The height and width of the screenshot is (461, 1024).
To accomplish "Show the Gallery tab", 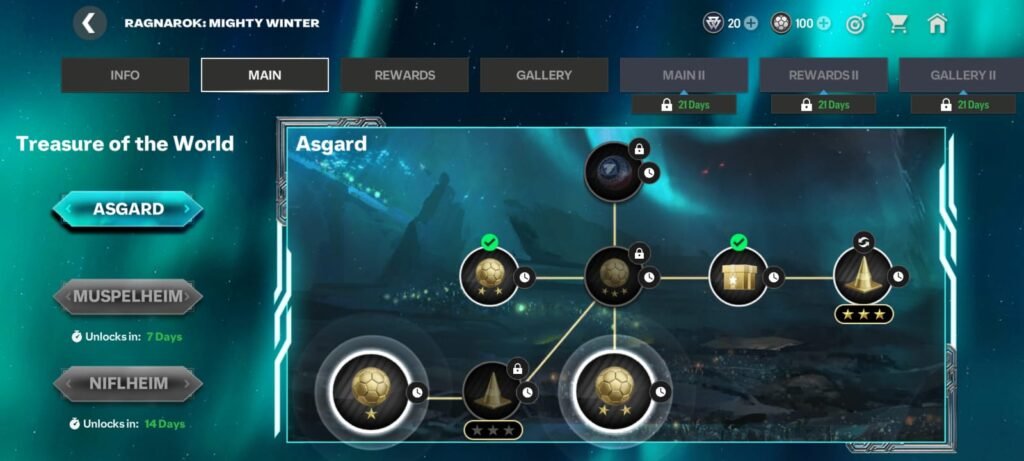I will tap(544, 75).
